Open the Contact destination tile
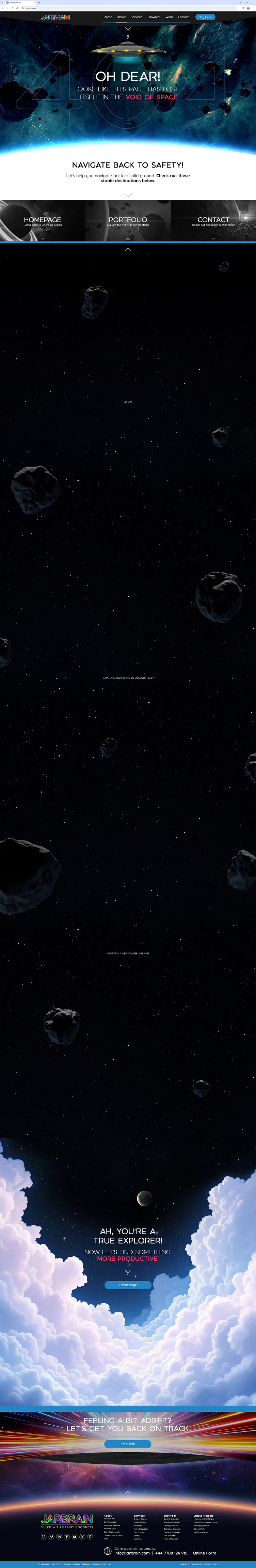Image resolution: width=256 pixels, height=1568 pixels. pyautogui.click(x=213, y=220)
